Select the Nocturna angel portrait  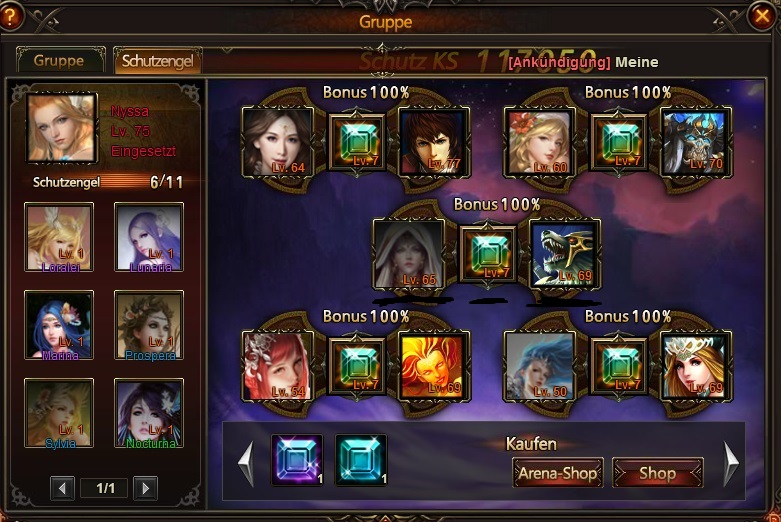click(x=149, y=413)
